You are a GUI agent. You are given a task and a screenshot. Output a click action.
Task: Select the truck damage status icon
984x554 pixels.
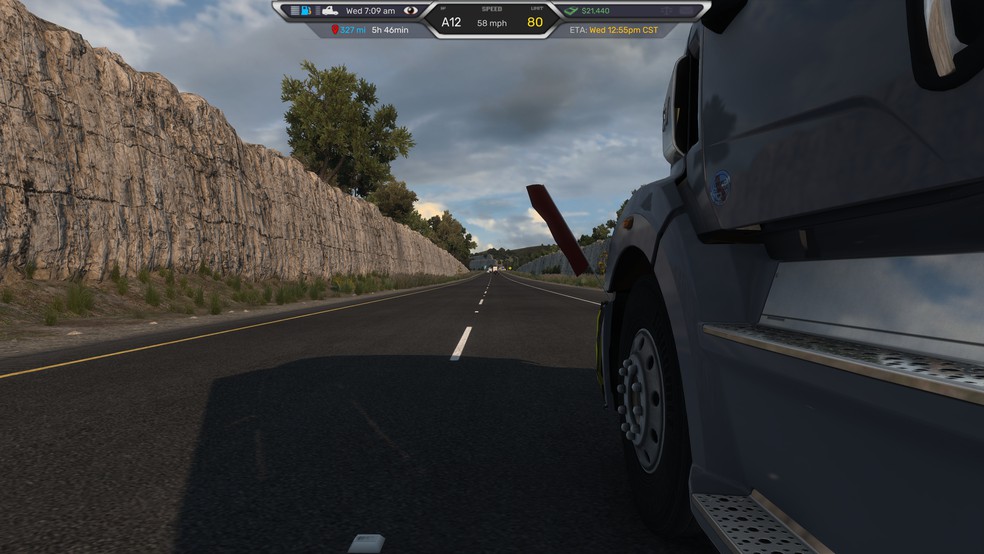[329, 11]
